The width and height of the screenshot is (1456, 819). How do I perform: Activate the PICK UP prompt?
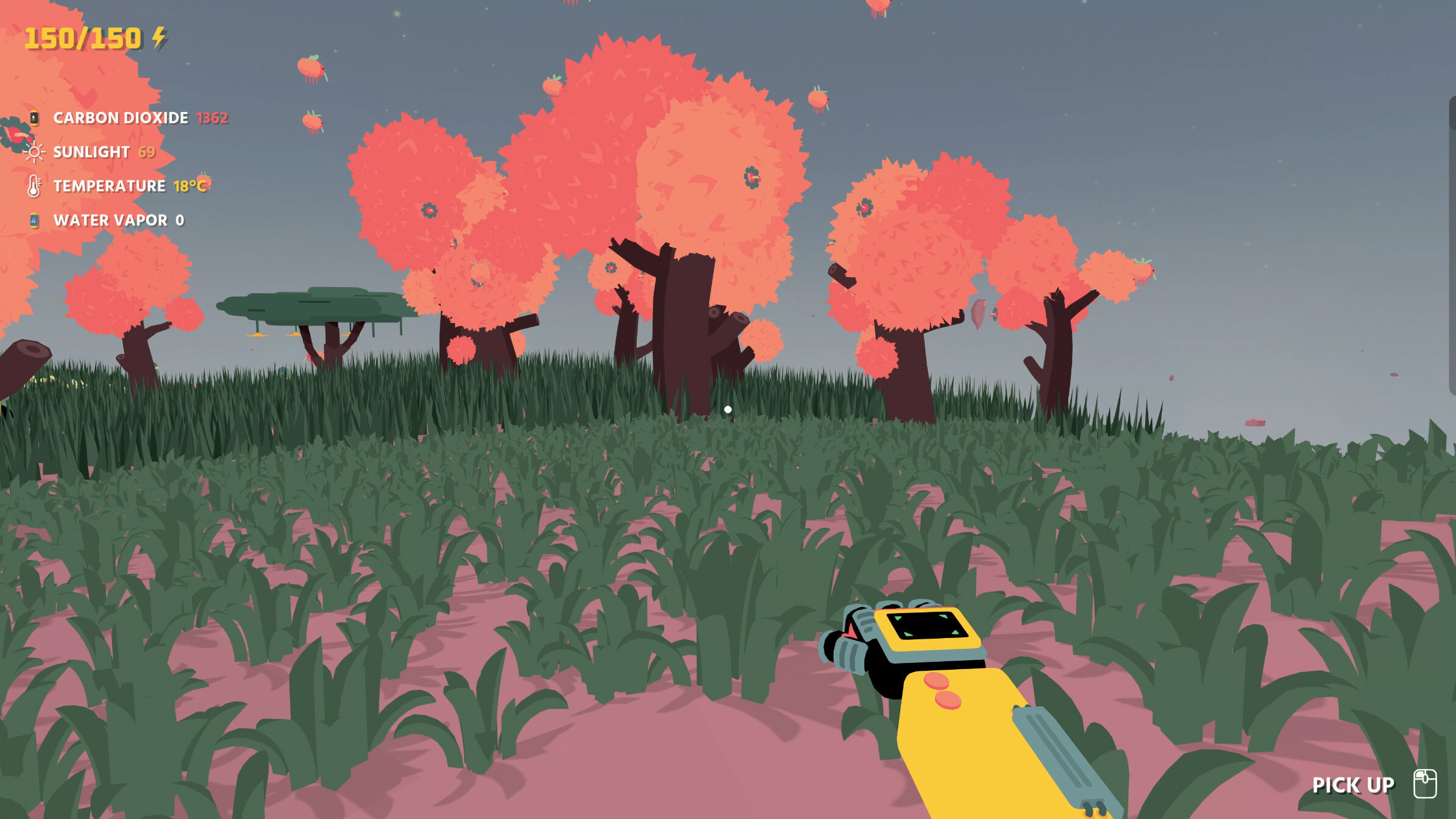click(1355, 785)
